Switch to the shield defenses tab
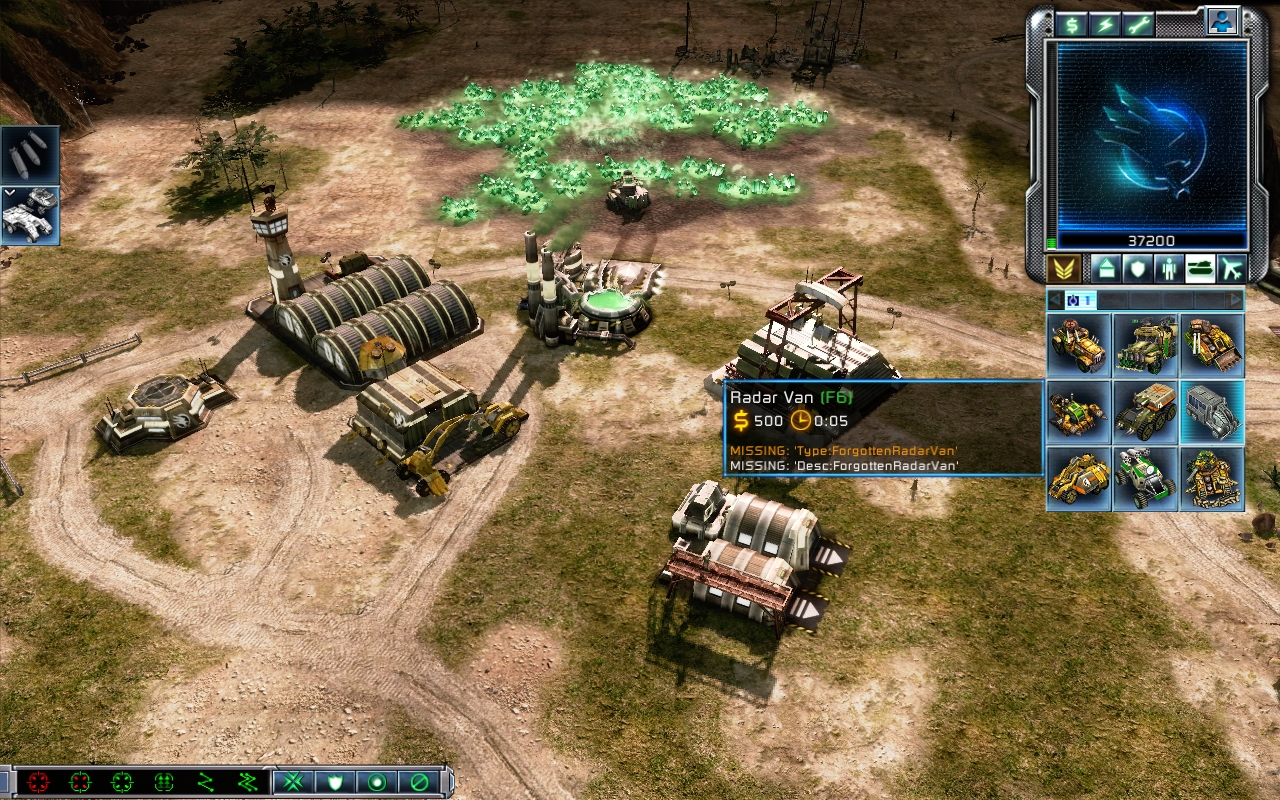 (x=1136, y=268)
